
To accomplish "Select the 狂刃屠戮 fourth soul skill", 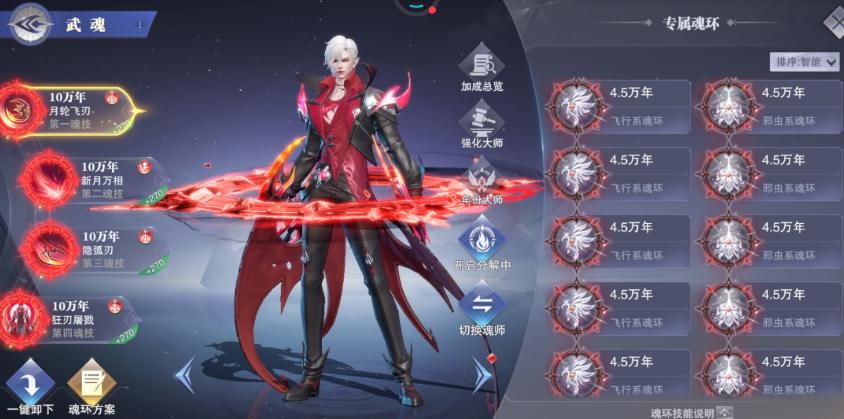I will [75, 318].
